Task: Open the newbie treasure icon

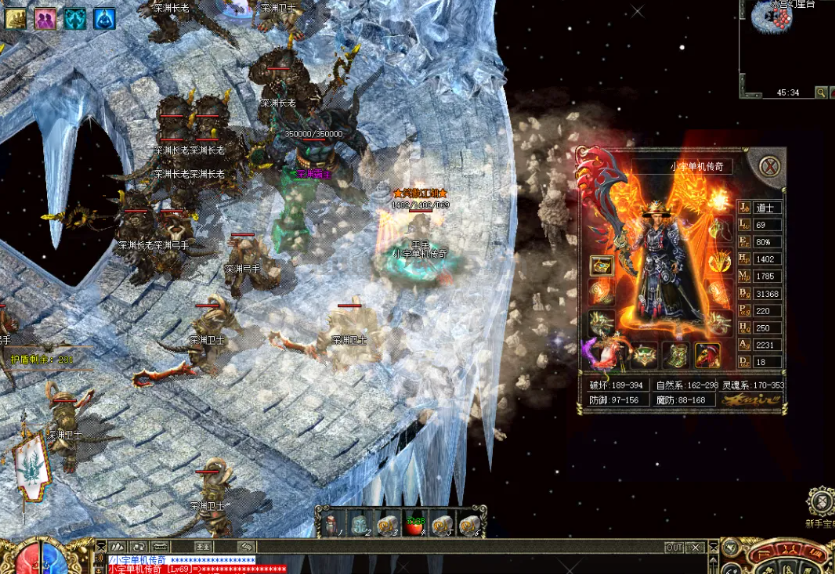Action: coord(821,503)
